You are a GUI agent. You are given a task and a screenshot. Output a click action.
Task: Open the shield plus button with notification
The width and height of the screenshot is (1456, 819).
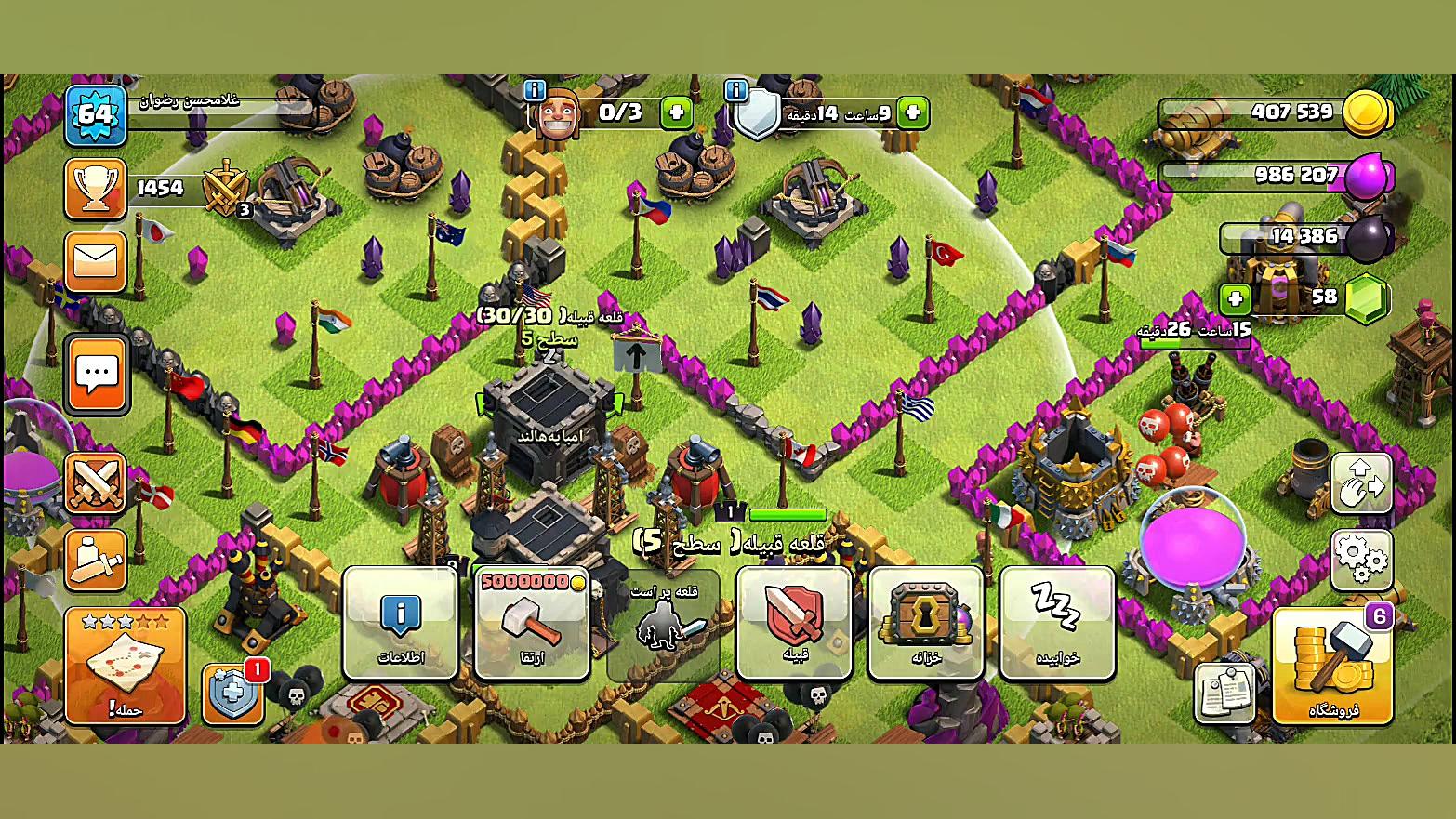tap(233, 693)
